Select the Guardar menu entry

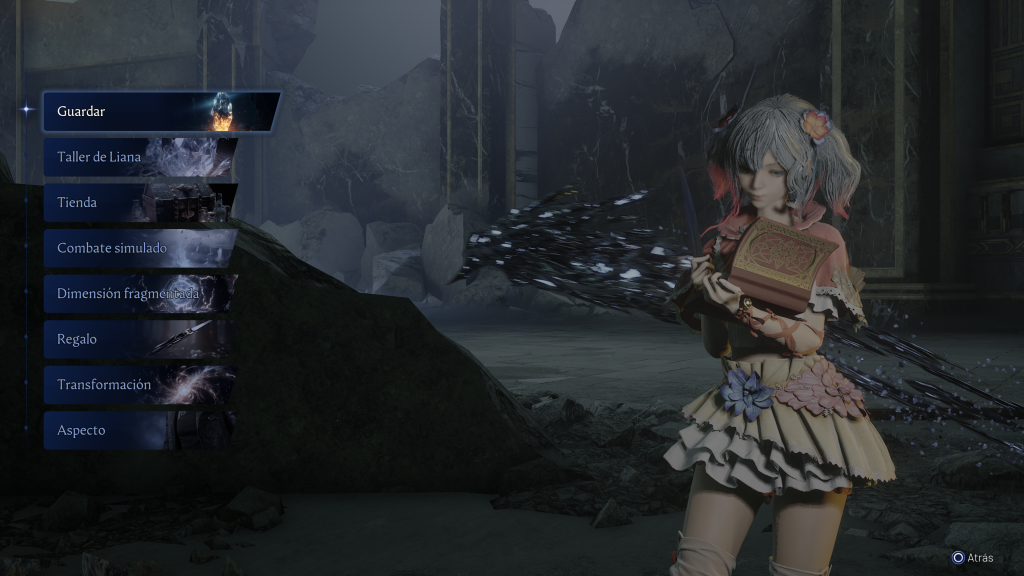click(x=158, y=112)
